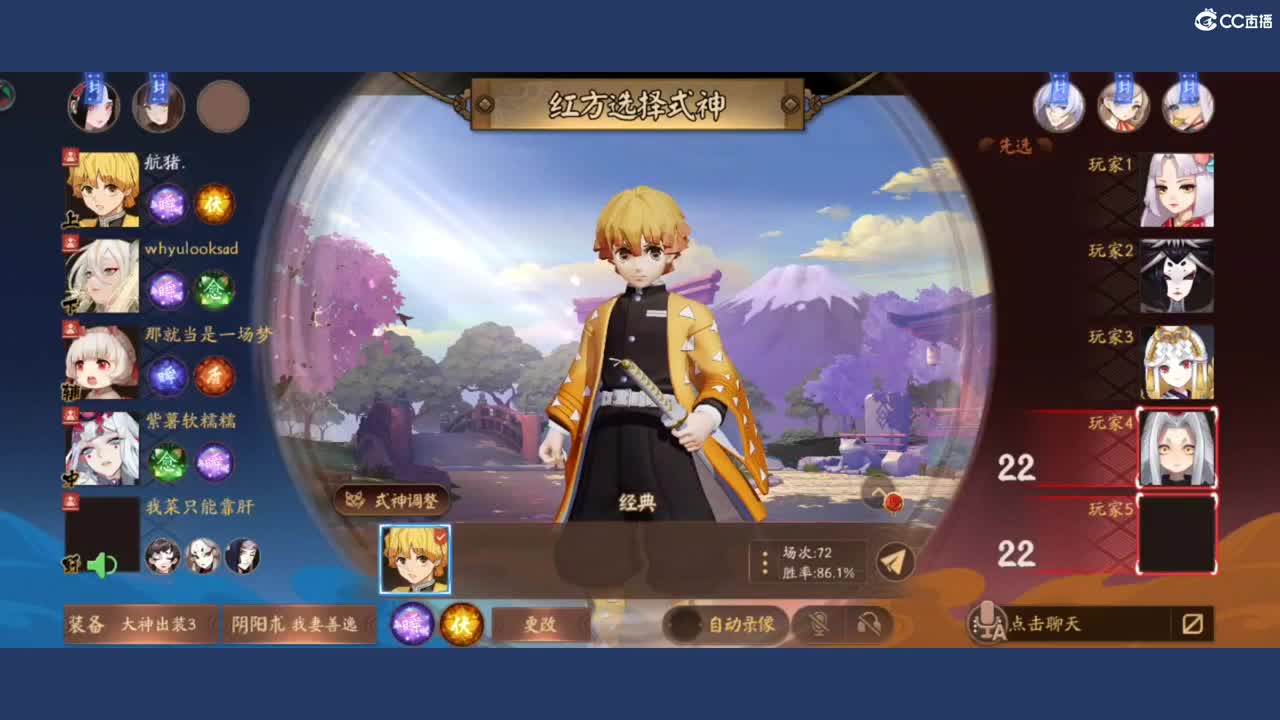Open the 阴阳术 我妻善逸 dropdown
This screenshot has width=1280, height=720.
click(x=296, y=622)
